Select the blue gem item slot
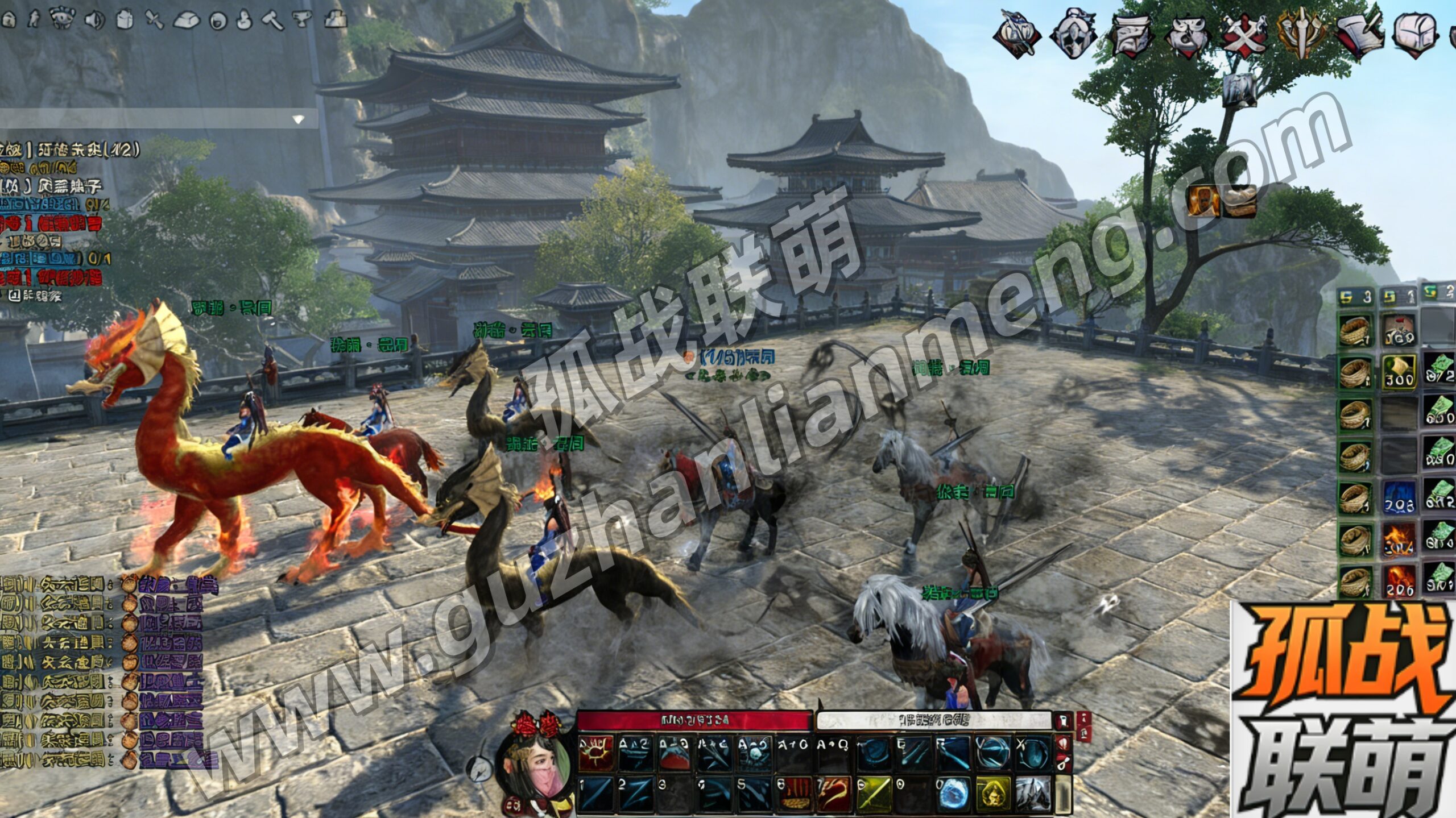This screenshot has width=1456, height=818. pos(1399,497)
